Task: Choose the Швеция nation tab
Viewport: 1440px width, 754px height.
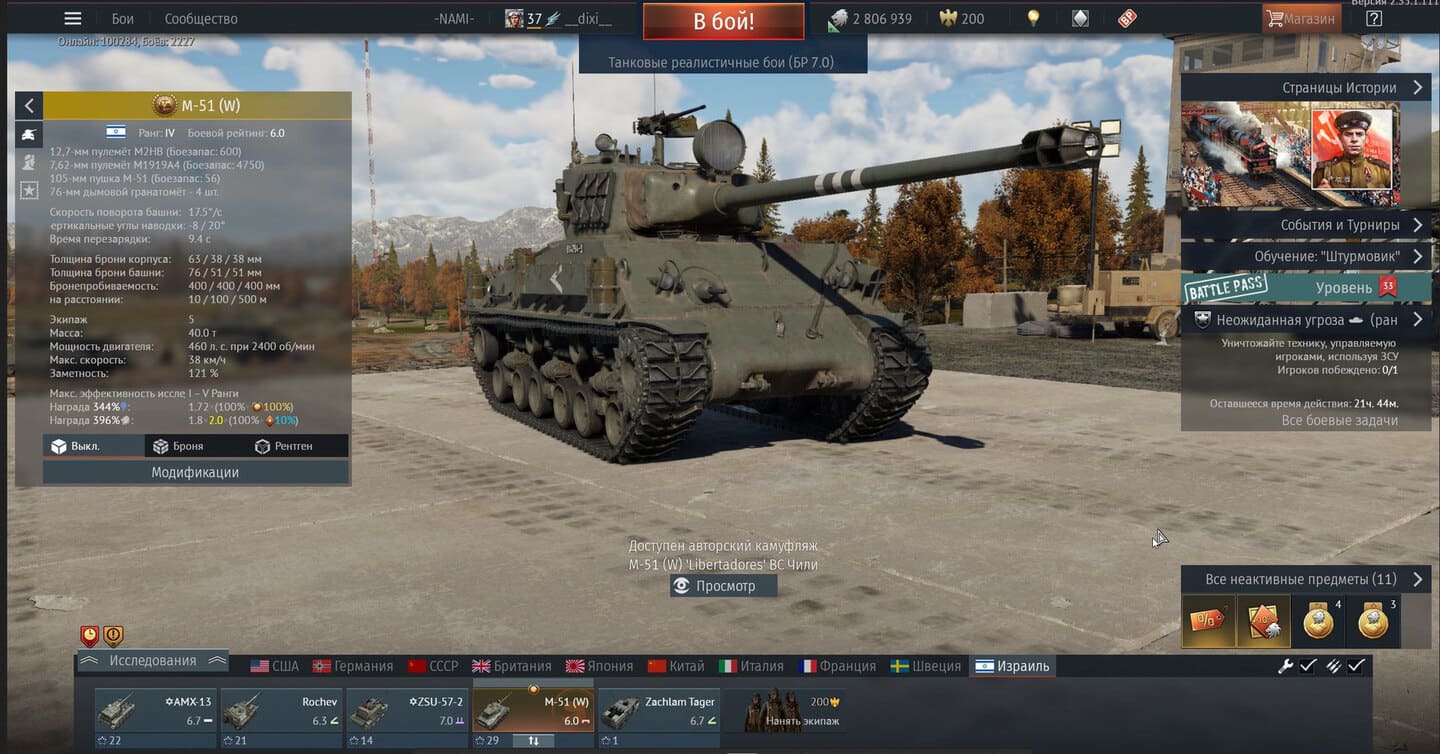Action: [x=926, y=666]
